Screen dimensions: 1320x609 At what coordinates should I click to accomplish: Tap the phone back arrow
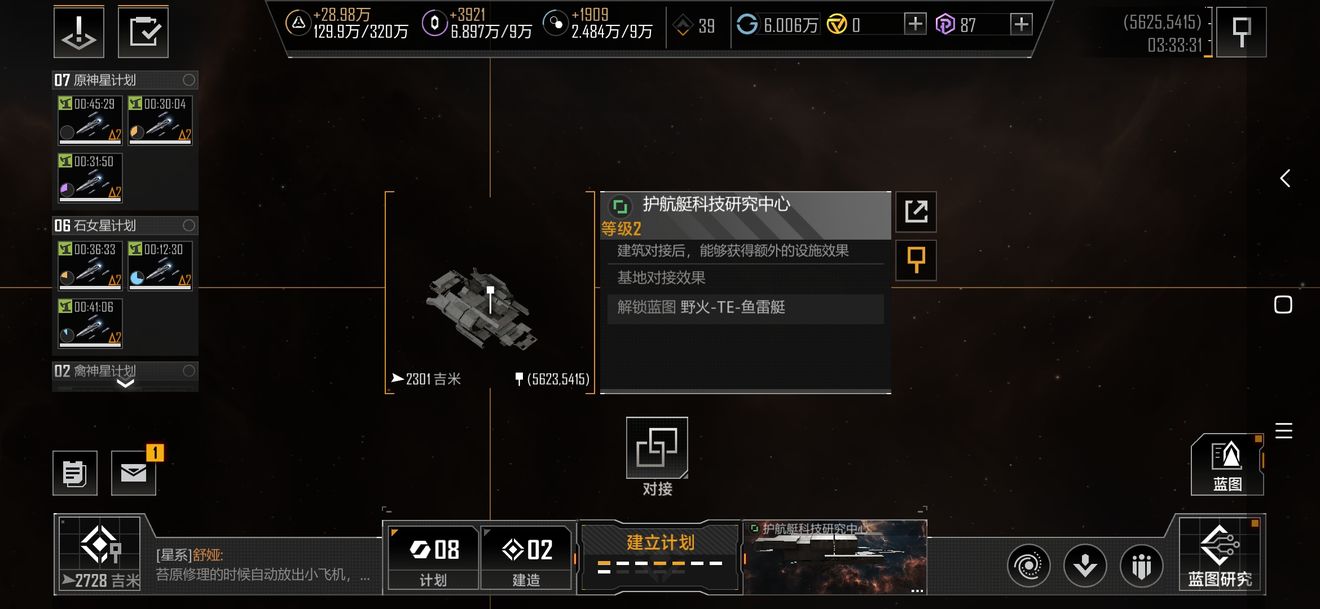1285,178
